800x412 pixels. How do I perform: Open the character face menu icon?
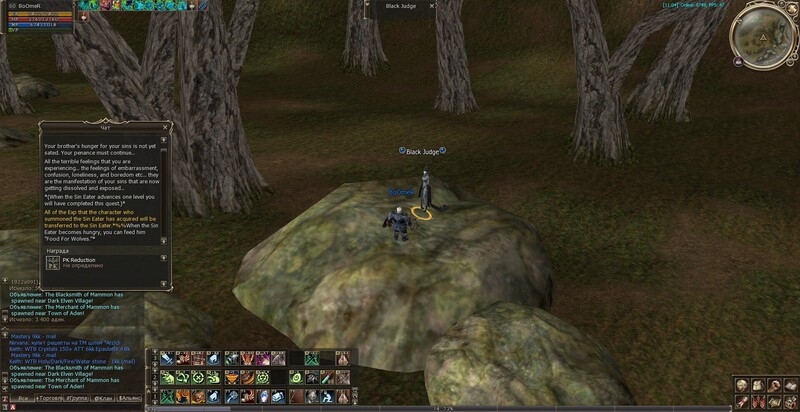tap(742, 385)
